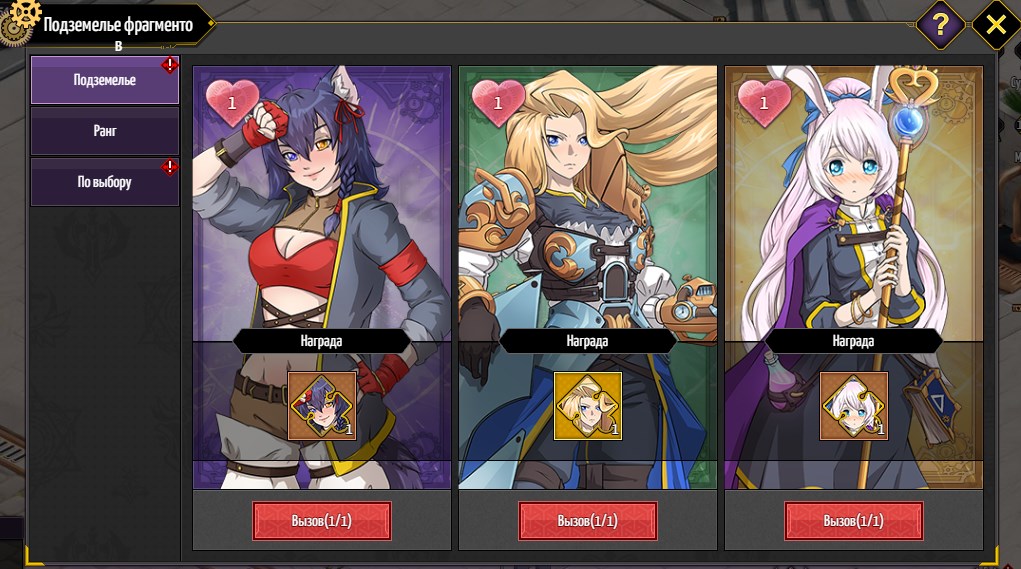The width and height of the screenshot is (1021, 569).
Task: View the blonde knight fragment reward icon
Action: (587, 406)
